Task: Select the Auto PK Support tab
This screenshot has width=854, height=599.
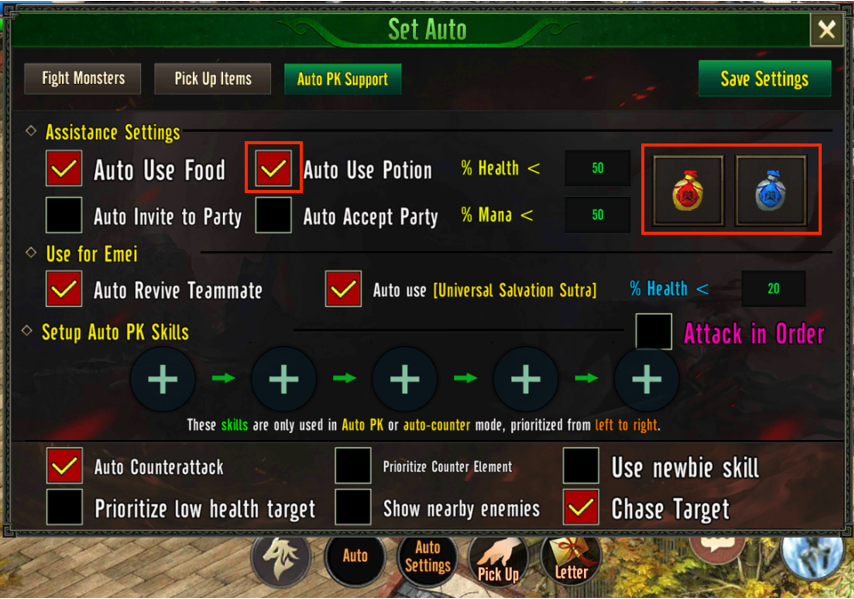Action: [342, 80]
